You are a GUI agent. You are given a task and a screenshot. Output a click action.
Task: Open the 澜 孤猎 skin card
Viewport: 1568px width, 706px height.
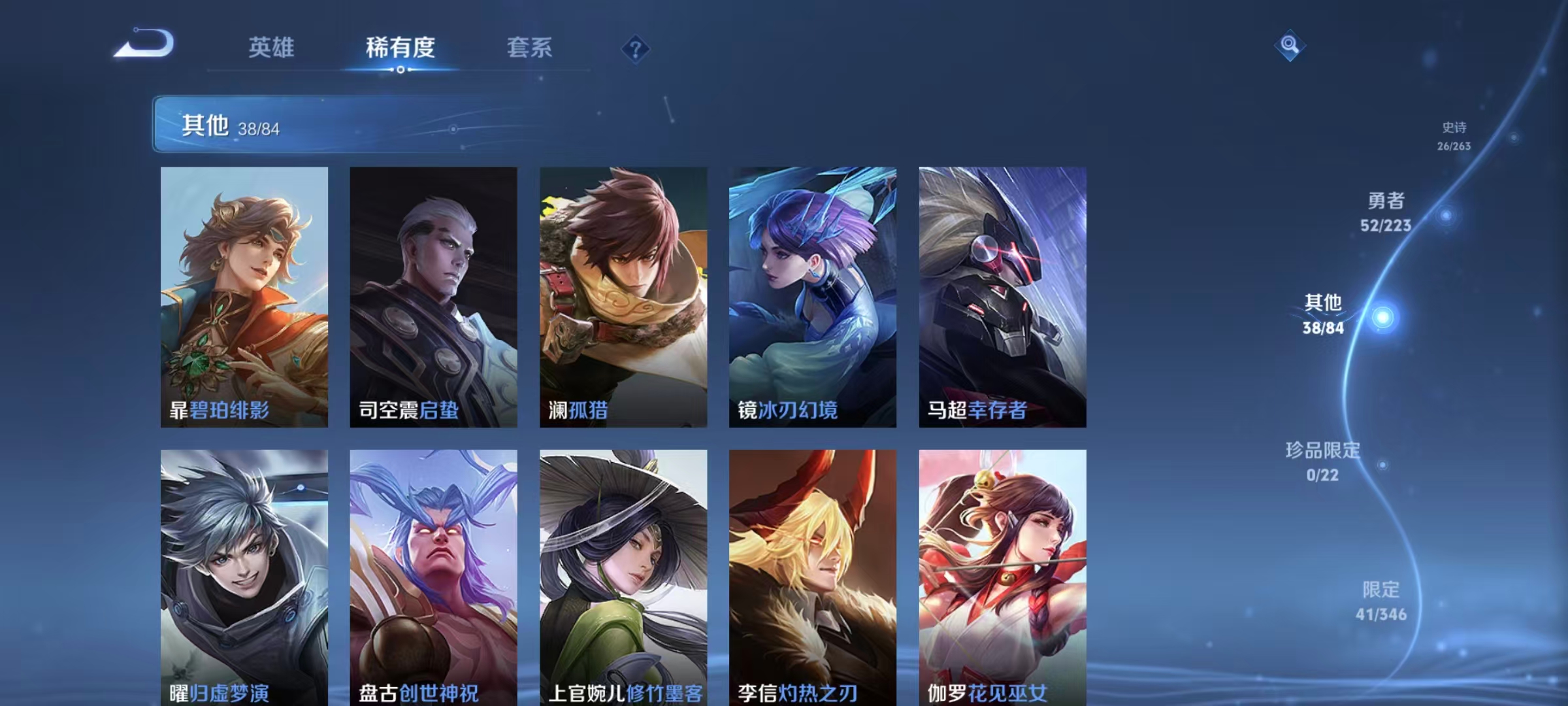623,297
